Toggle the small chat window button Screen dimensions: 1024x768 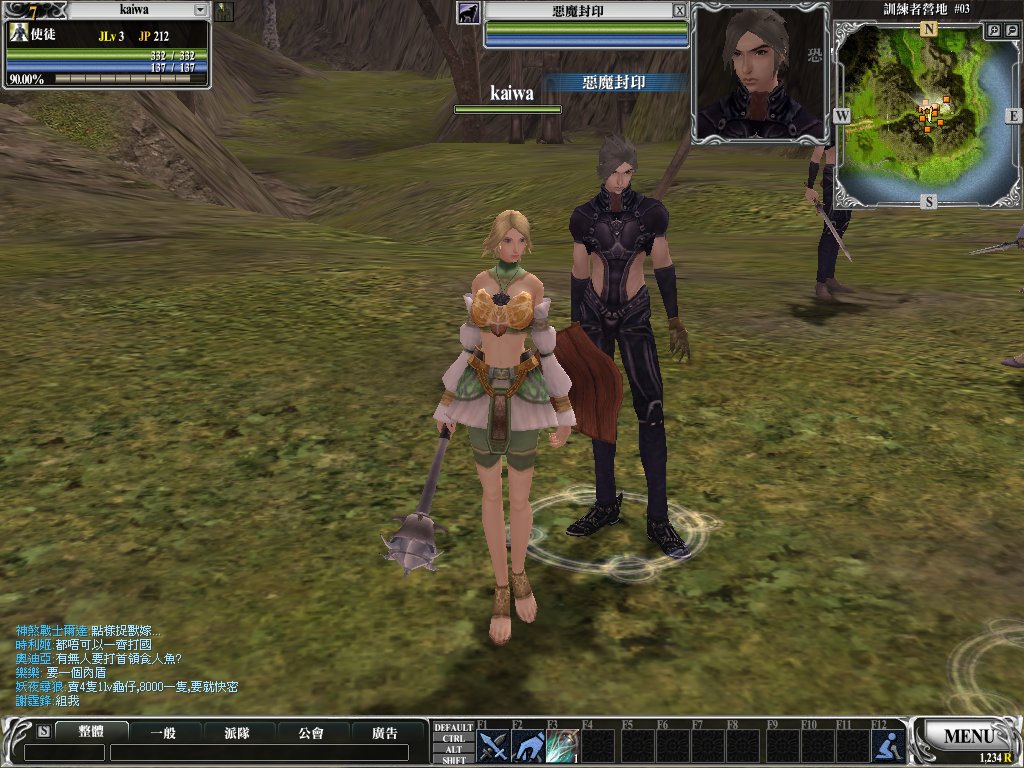tap(44, 732)
